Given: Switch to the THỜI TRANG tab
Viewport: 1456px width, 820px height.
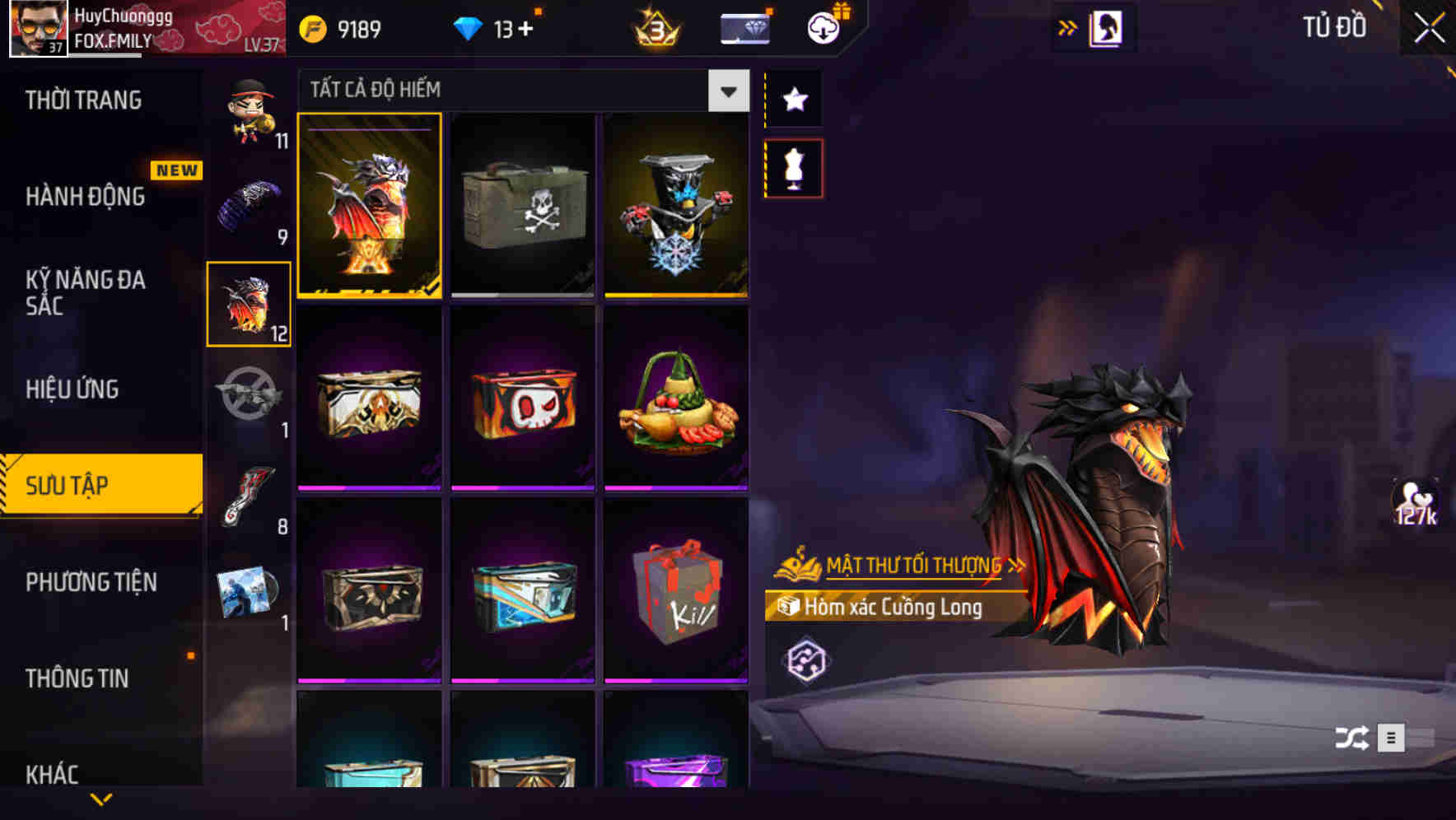Looking at the screenshot, I should tap(85, 100).
